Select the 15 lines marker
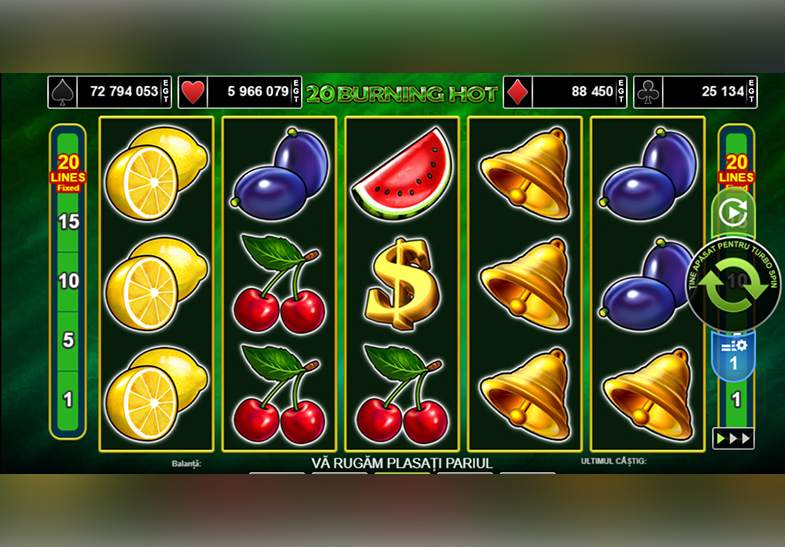Viewport: 785px width, 547px height. 68,221
